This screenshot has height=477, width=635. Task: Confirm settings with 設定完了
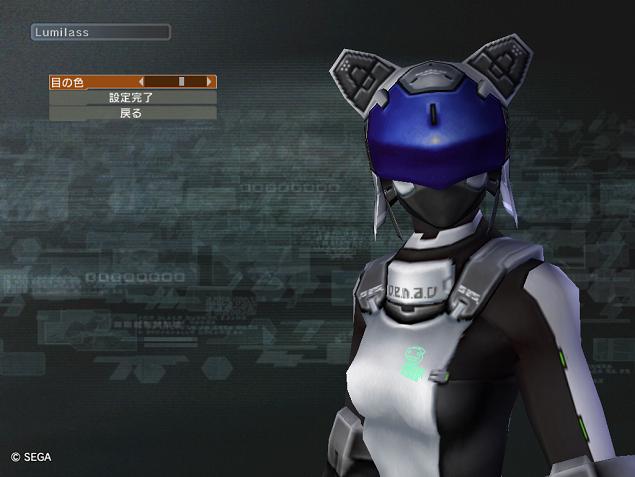pyautogui.click(x=131, y=98)
